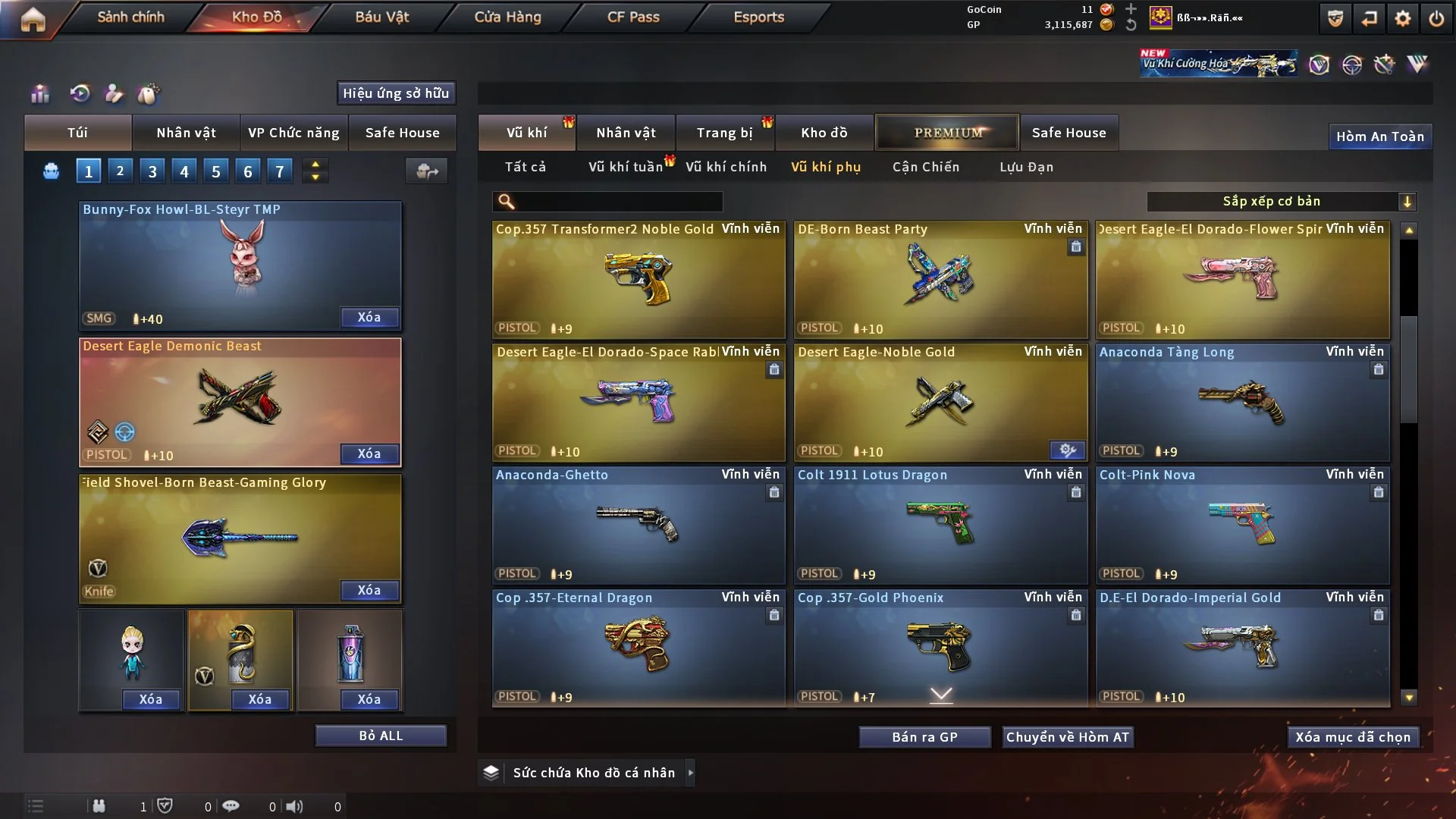
Task: Click the power exit button
Action: coord(1436,18)
